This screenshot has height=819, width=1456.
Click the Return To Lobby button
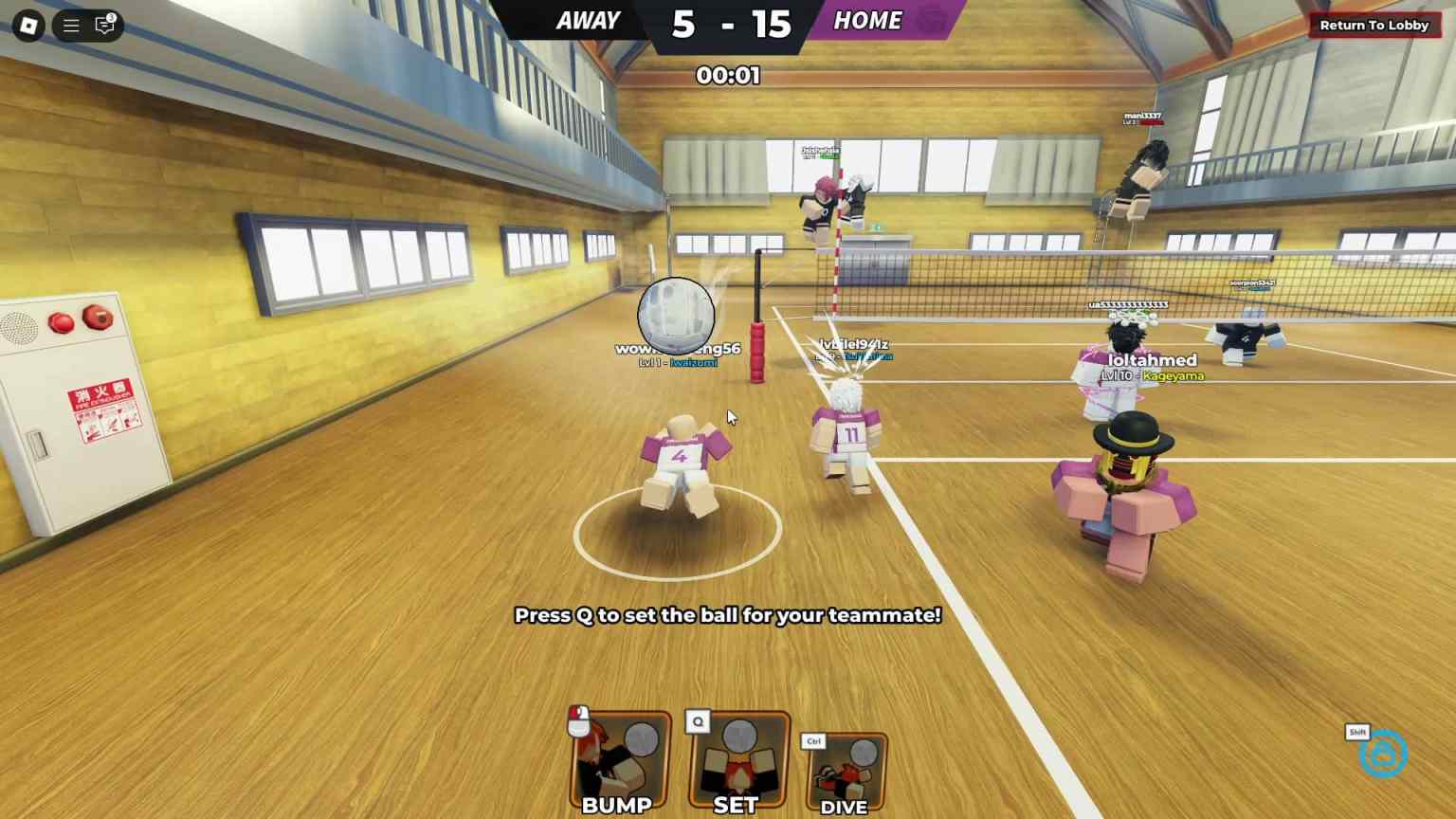(1374, 26)
